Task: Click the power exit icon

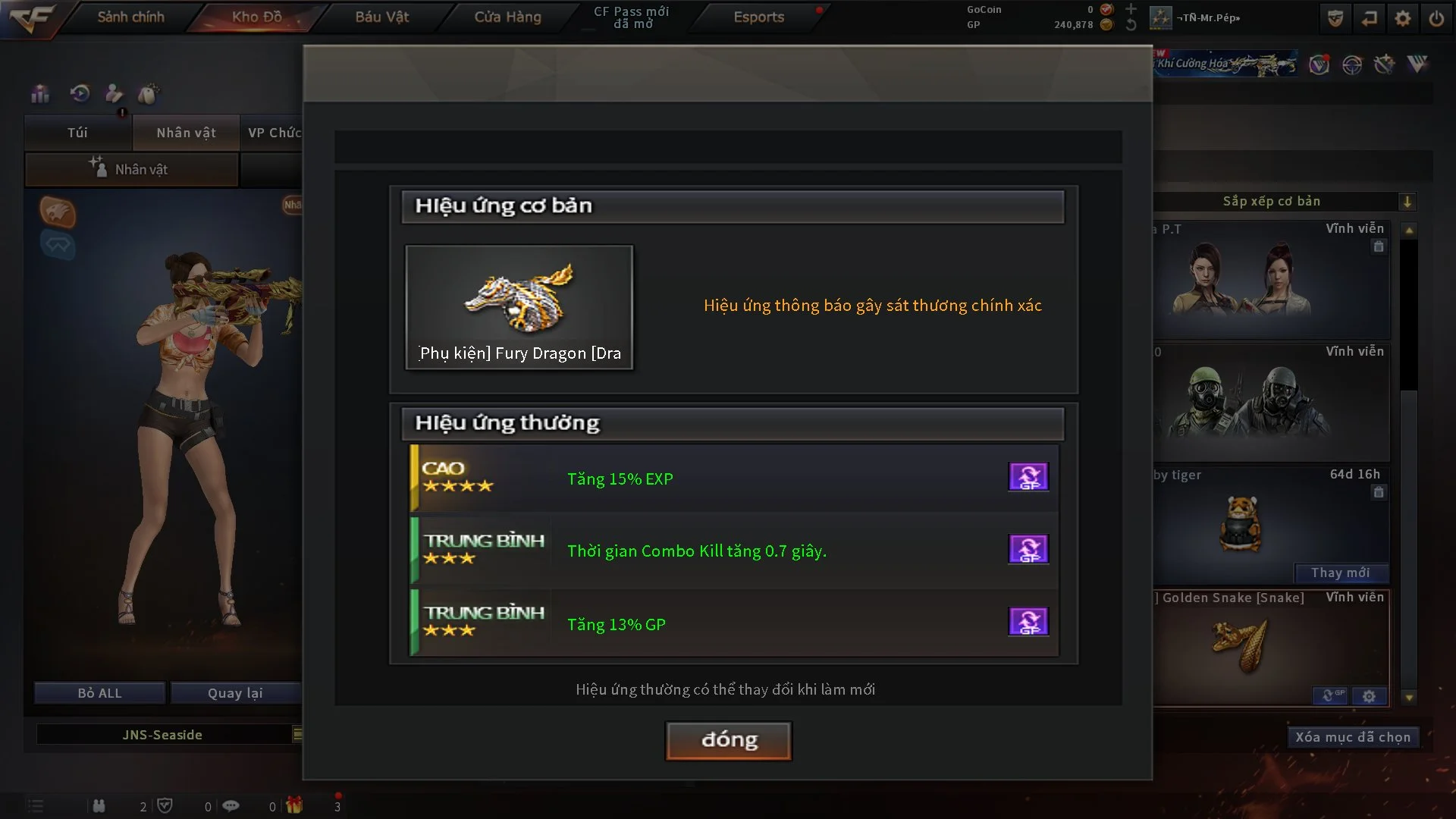Action: tap(1436, 18)
